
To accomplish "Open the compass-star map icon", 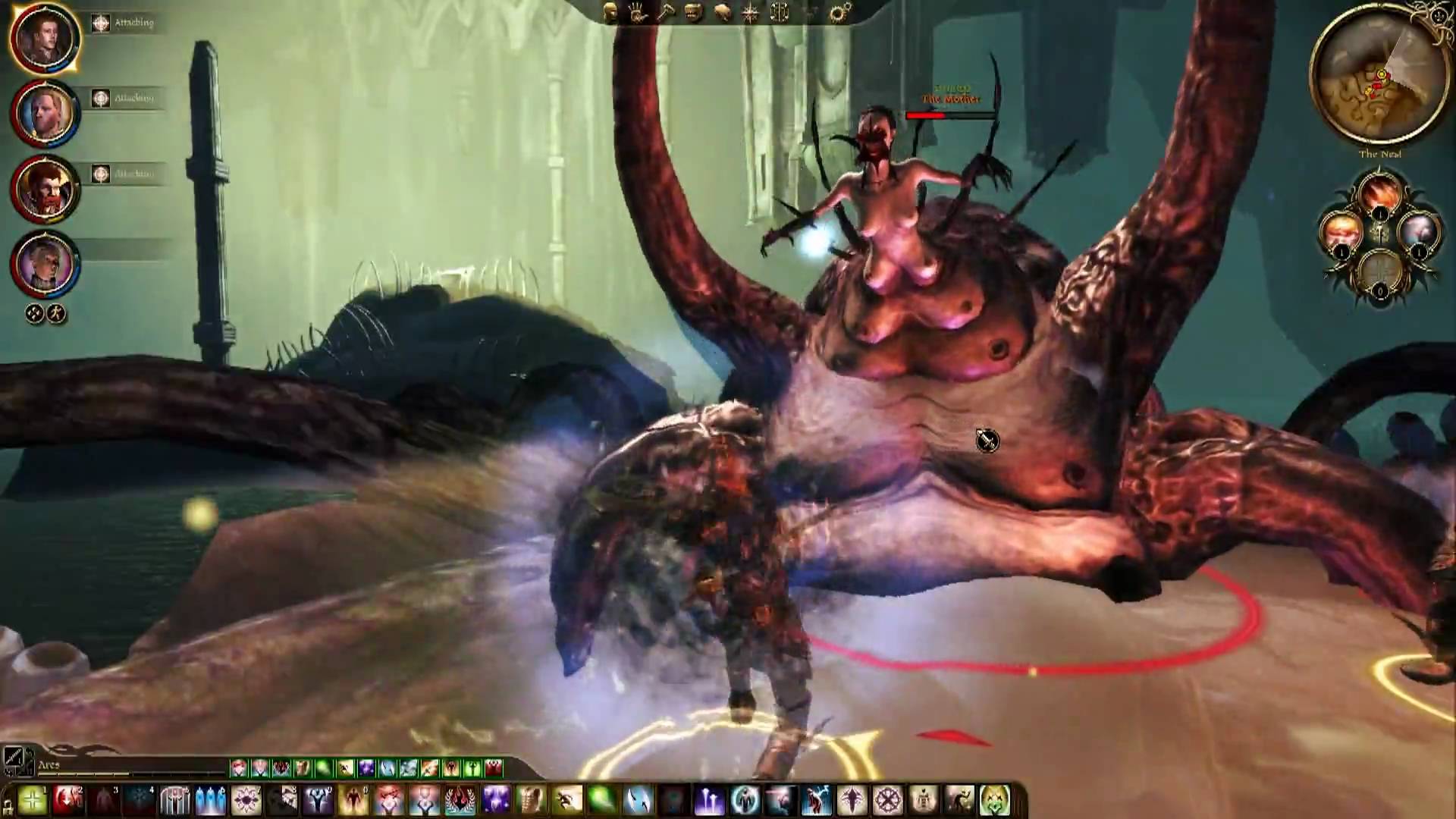I will tap(751, 13).
